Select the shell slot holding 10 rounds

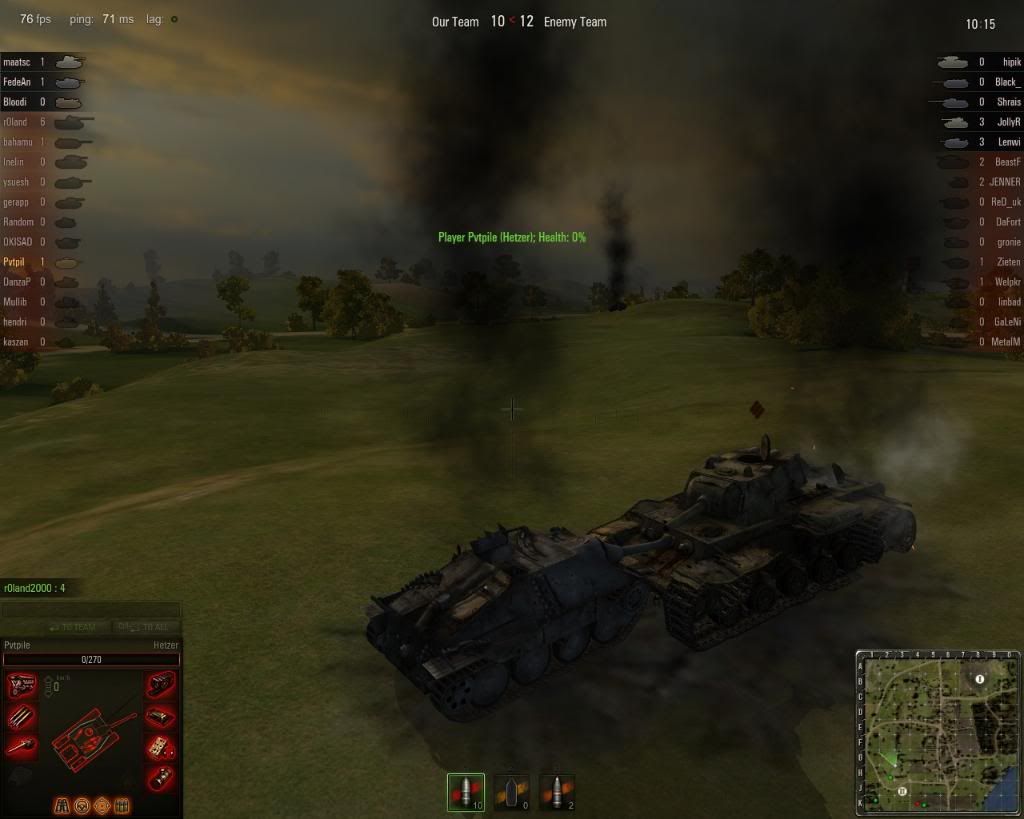click(x=465, y=792)
